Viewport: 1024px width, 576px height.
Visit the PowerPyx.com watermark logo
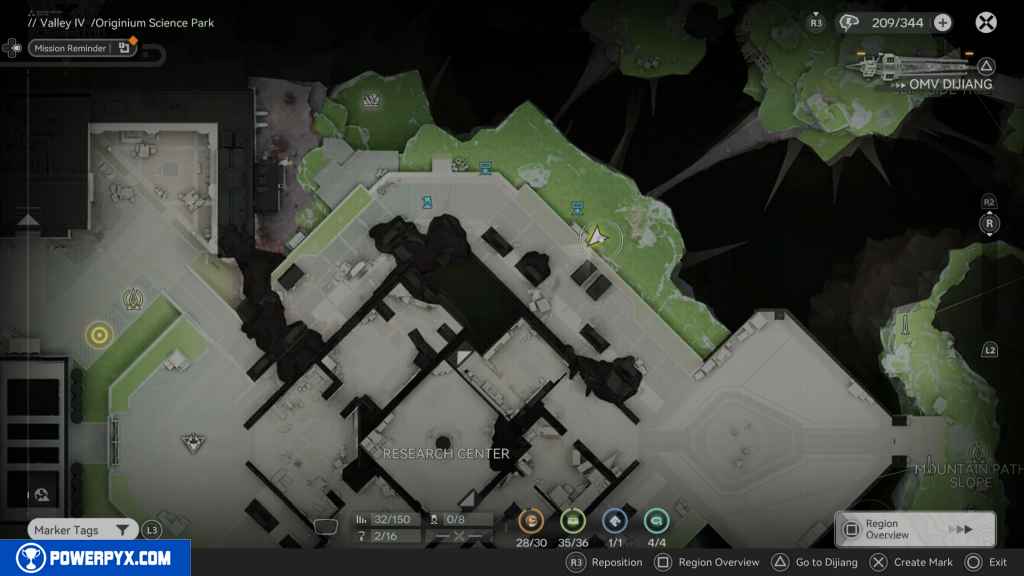(x=95, y=558)
